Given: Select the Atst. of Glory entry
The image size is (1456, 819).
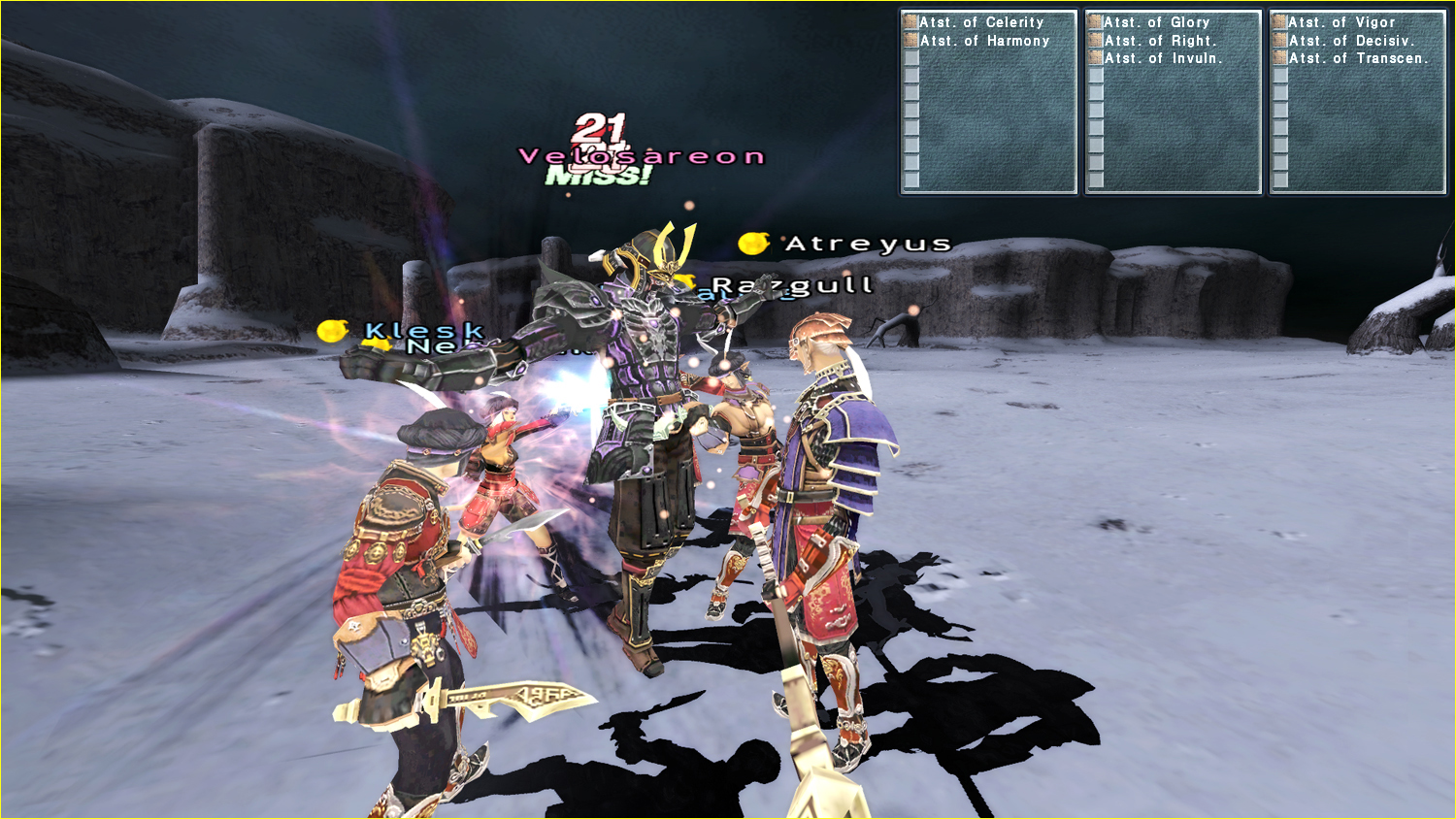Looking at the screenshot, I should coord(1156,22).
